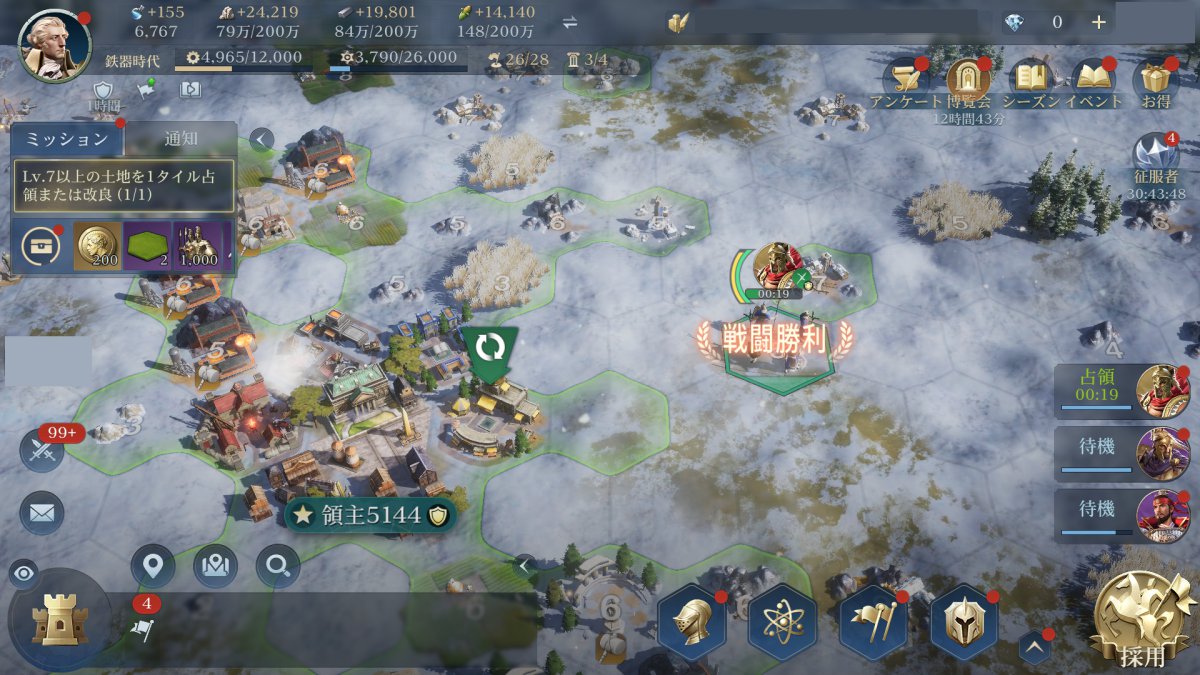The height and width of the screenshot is (675, 1200).
Task: Open the mail envelope inbox
Action: coord(42,513)
